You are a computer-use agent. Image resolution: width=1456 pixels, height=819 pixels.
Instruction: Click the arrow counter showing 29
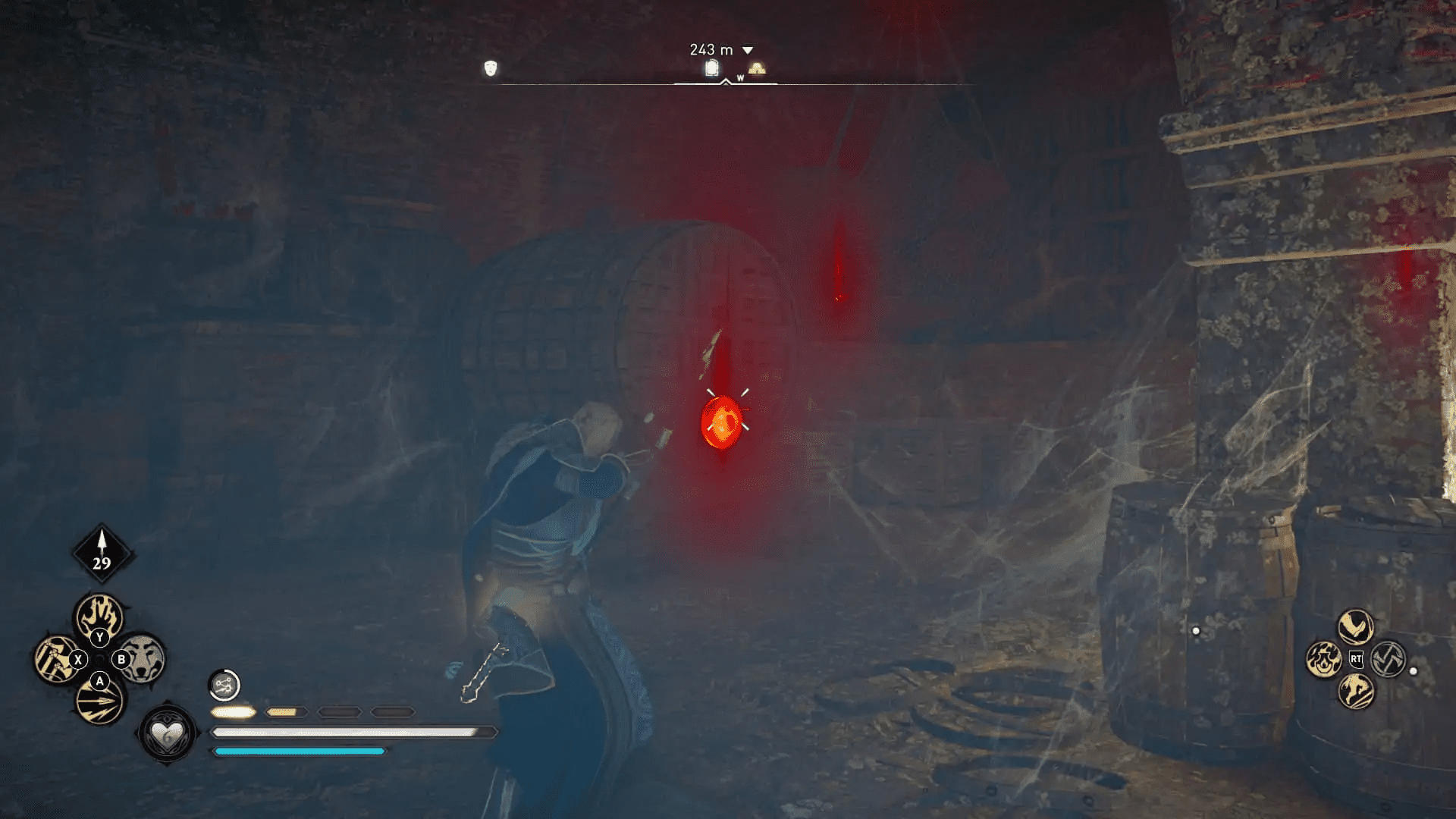pyautogui.click(x=101, y=561)
